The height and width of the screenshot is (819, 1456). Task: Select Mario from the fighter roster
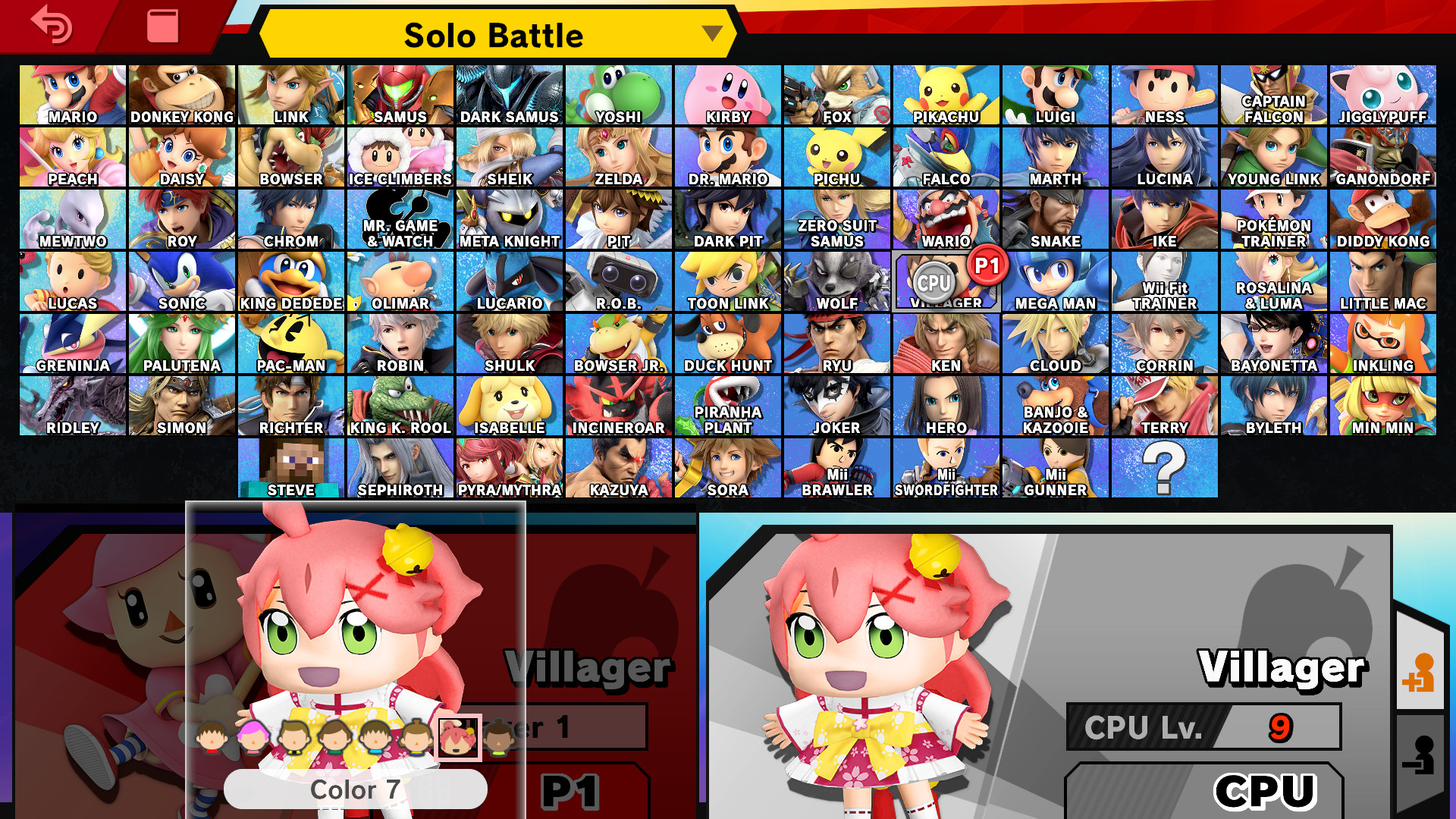72,95
